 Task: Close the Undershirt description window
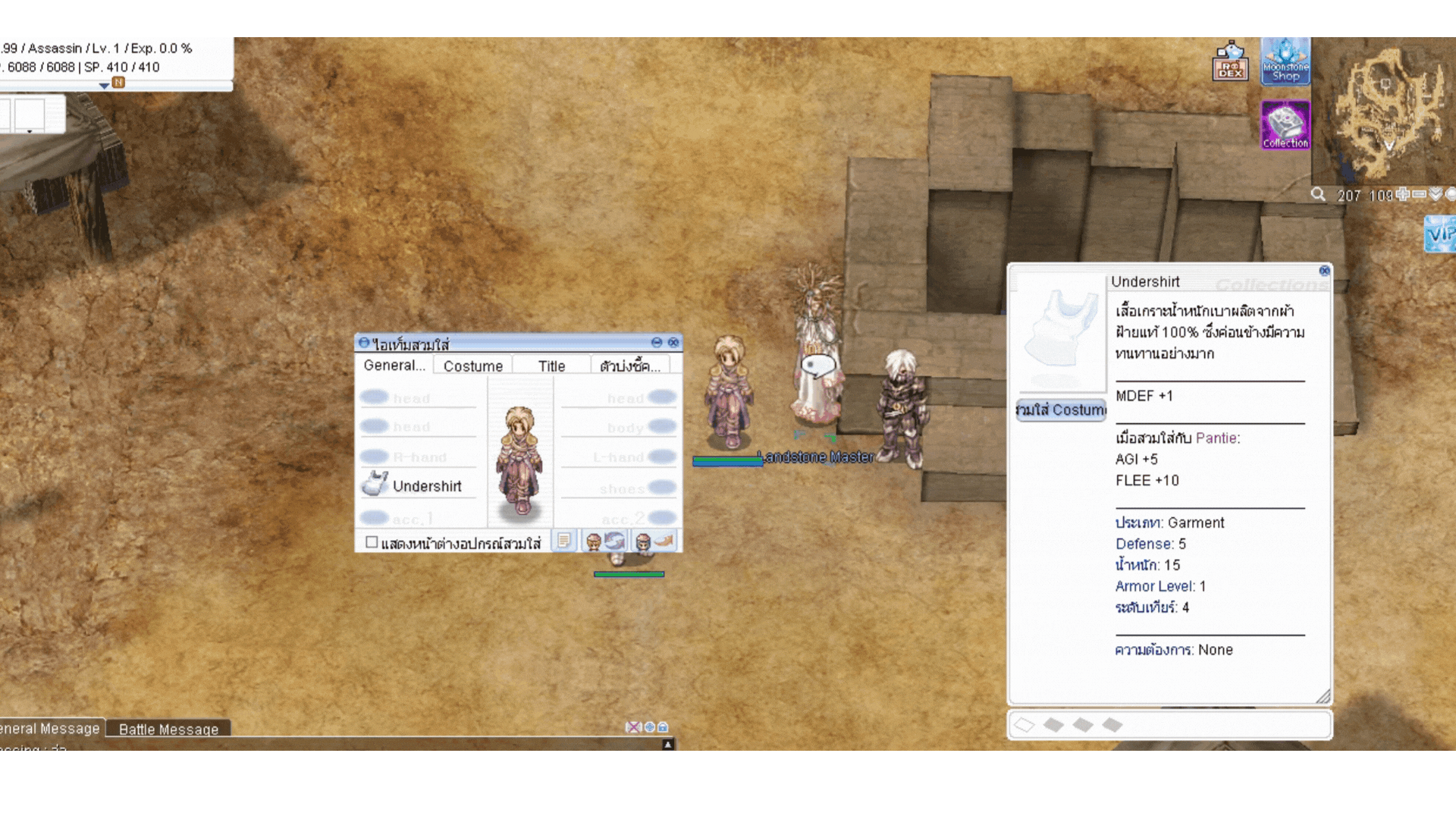[x=1324, y=271]
